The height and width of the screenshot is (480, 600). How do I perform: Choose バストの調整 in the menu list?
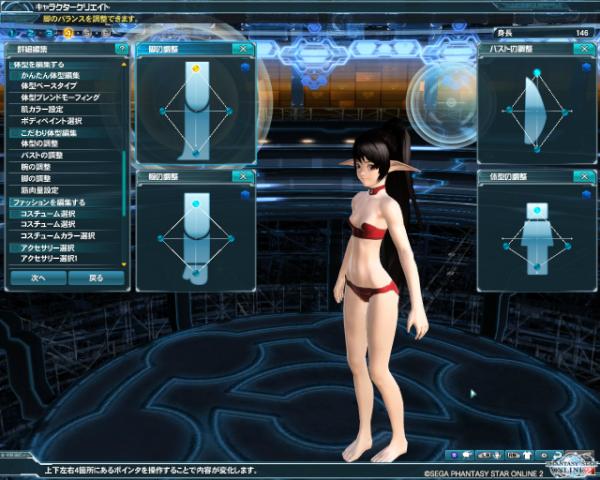(x=42, y=156)
